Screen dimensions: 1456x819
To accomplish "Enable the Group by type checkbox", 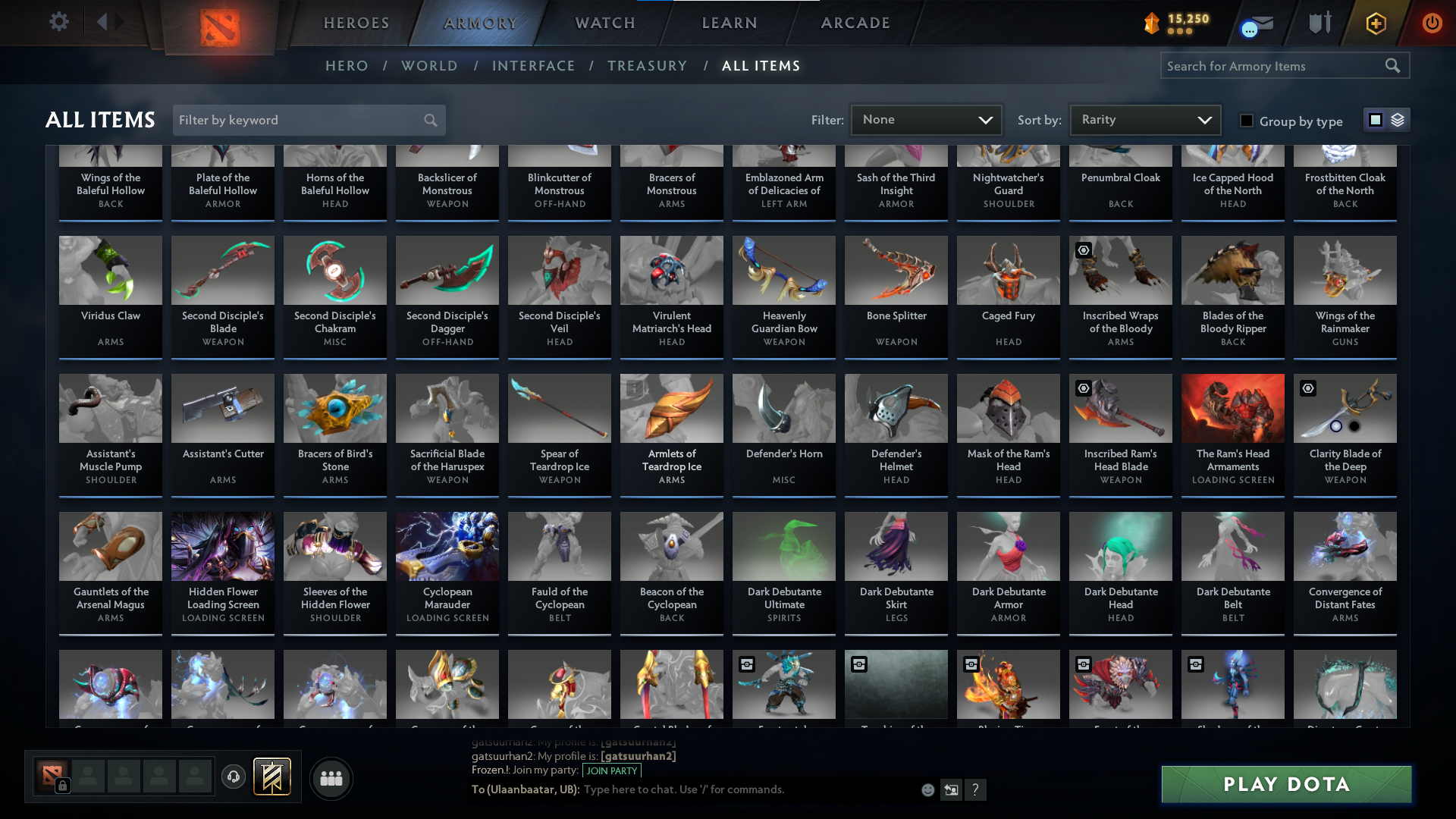I will [1247, 121].
